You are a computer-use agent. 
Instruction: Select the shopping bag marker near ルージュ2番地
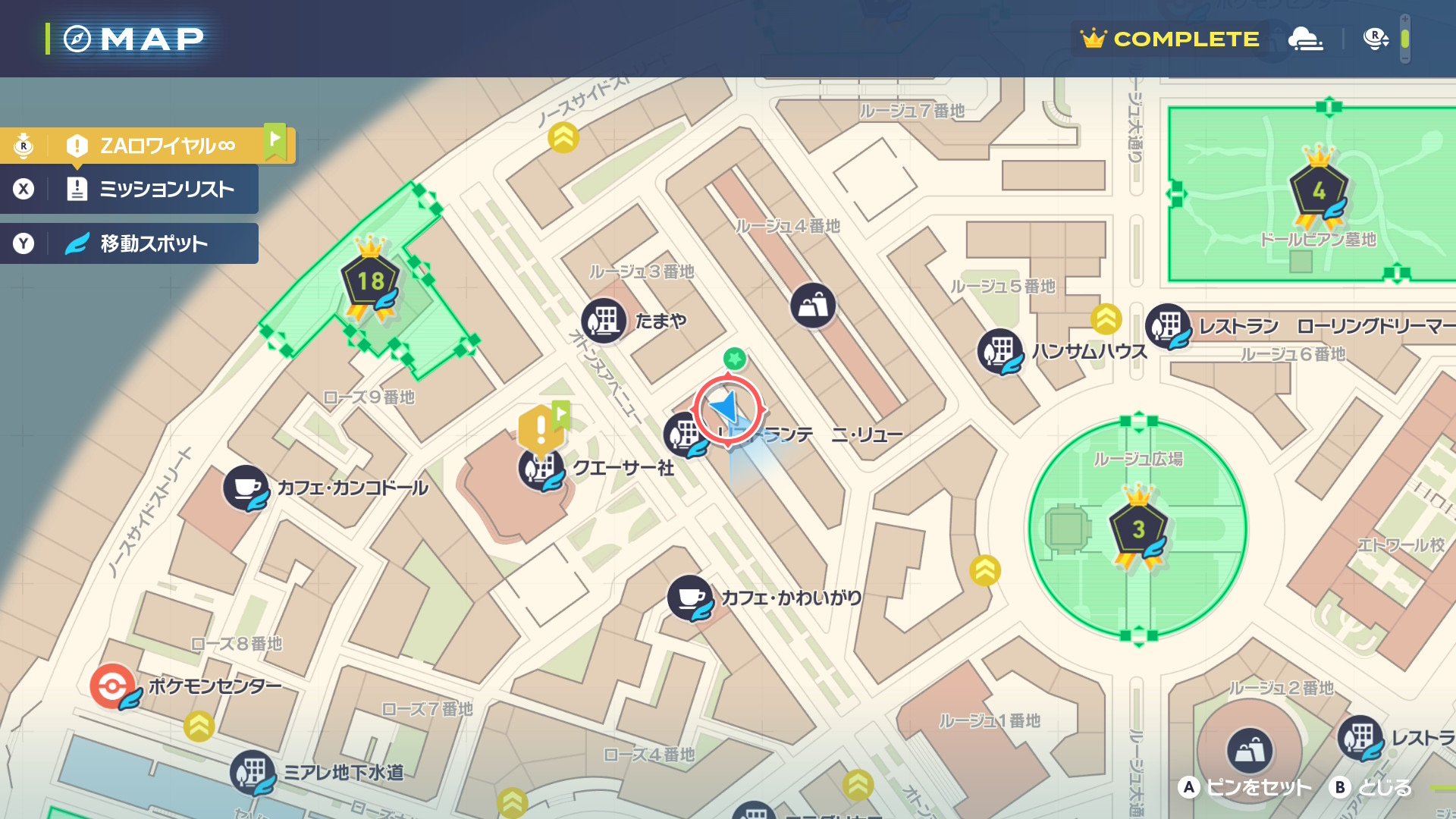point(1250,750)
